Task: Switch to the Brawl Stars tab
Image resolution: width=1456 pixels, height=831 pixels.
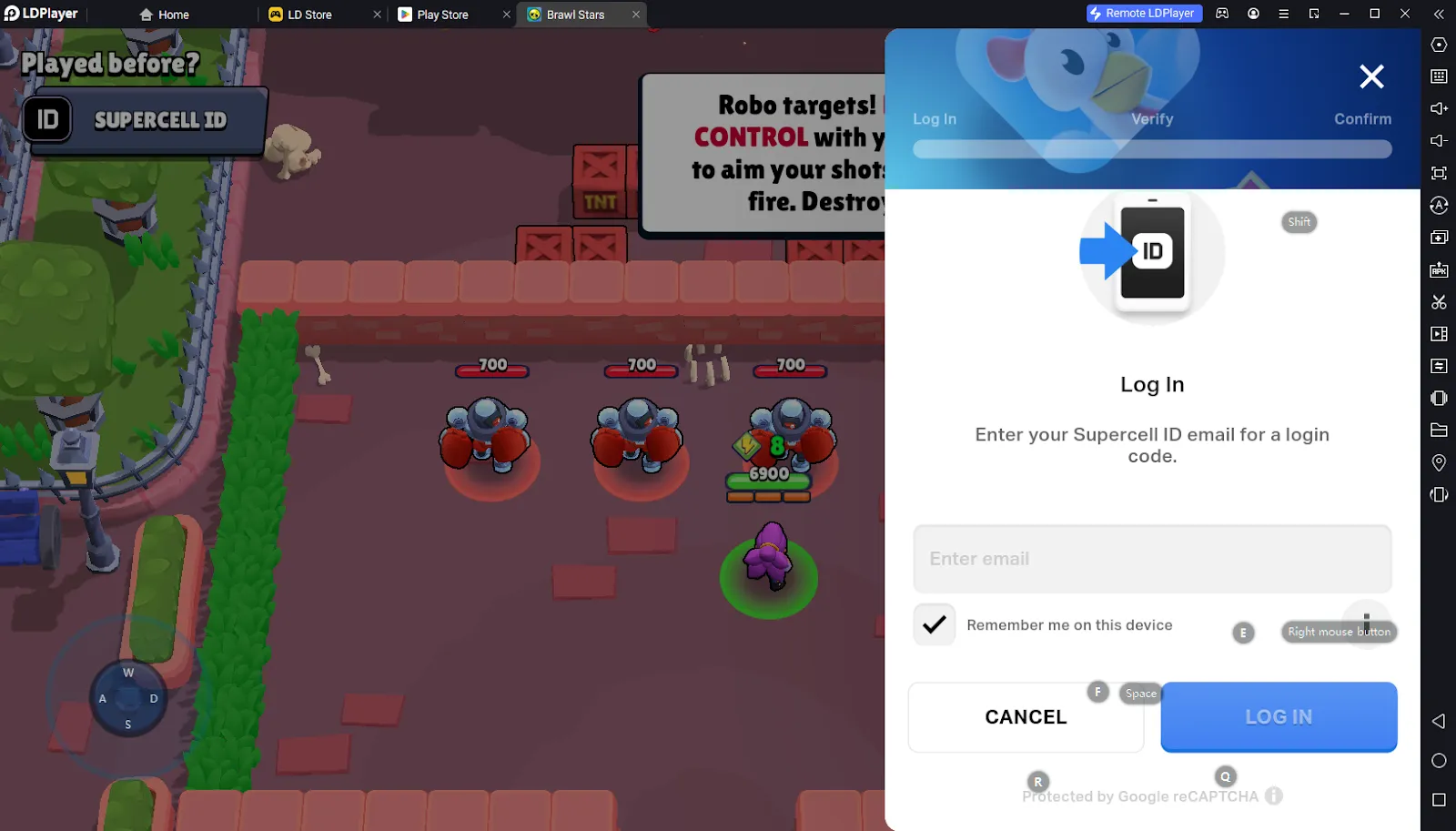Action: [x=573, y=14]
